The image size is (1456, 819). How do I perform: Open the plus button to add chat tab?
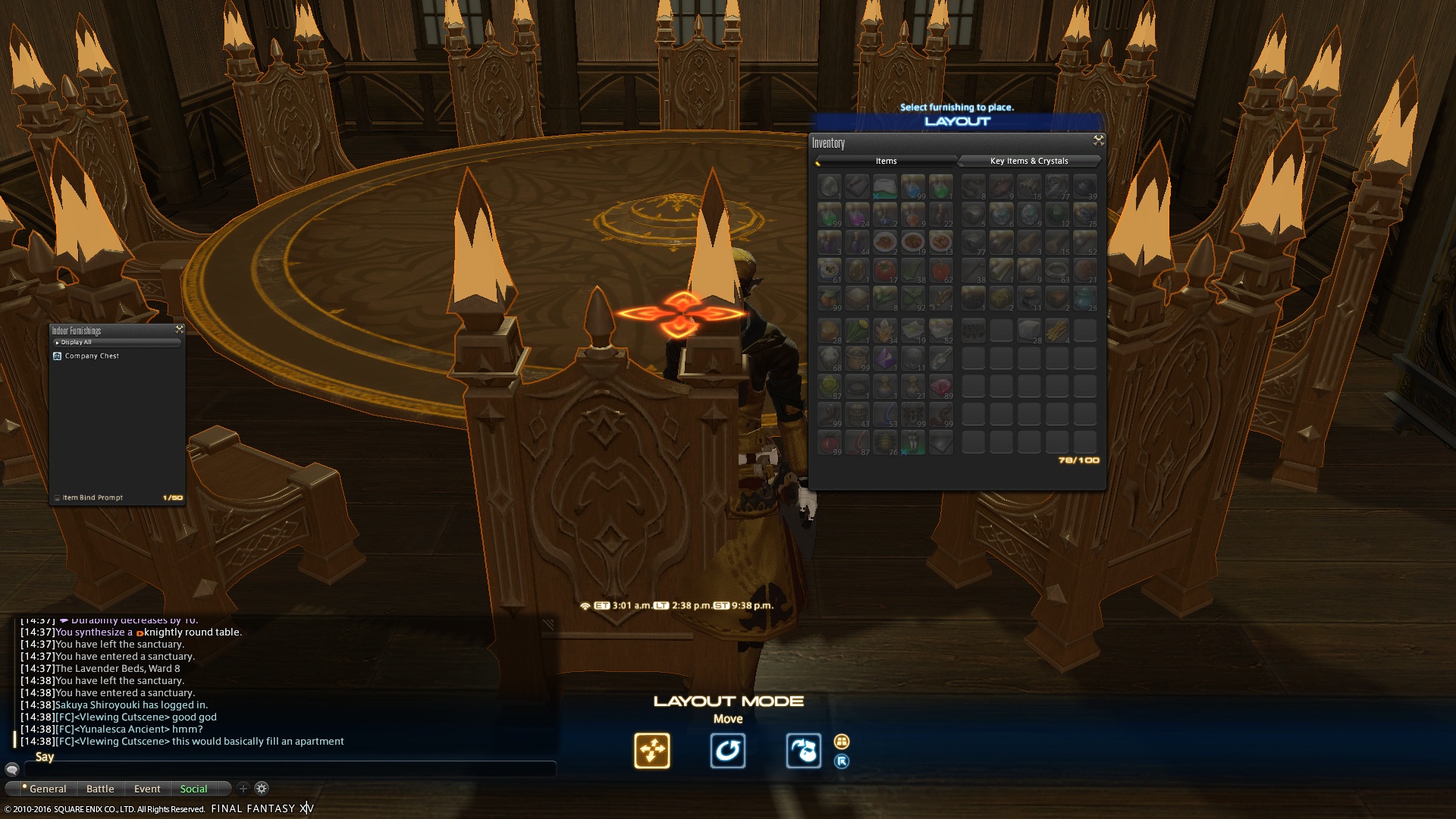tap(243, 789)
